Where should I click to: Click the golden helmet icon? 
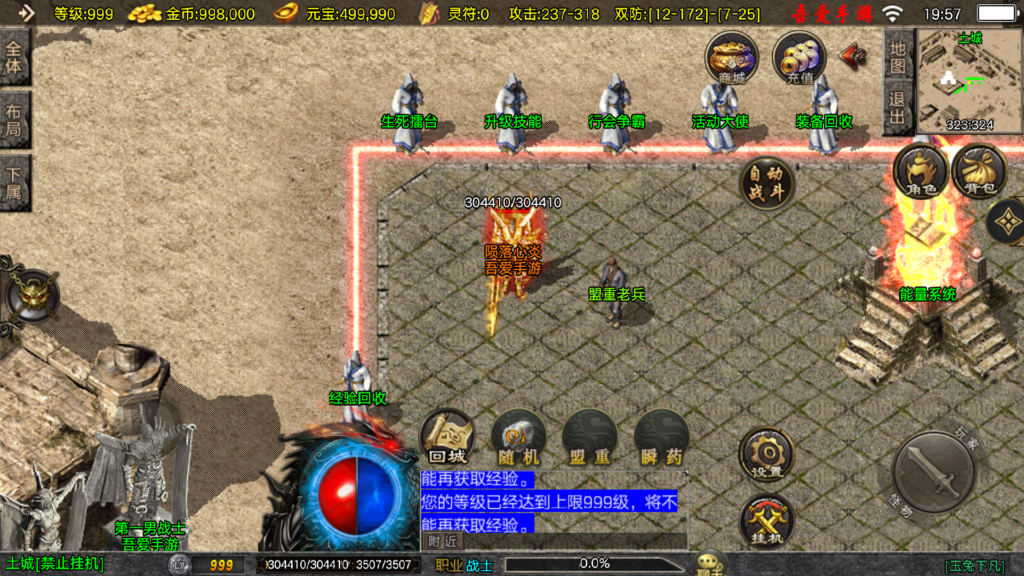click(33, 293)
